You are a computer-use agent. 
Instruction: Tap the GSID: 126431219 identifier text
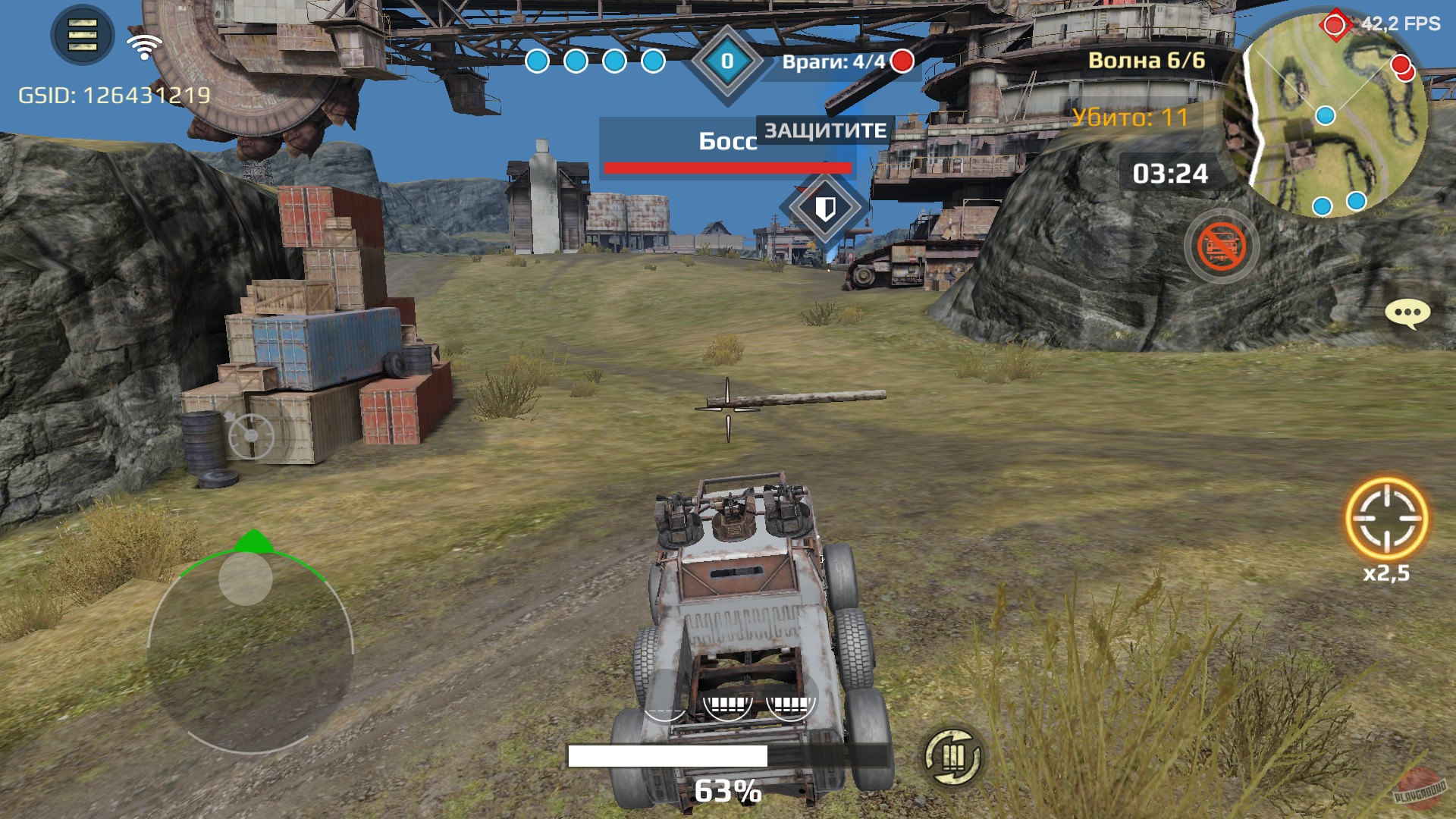[114, 95]
